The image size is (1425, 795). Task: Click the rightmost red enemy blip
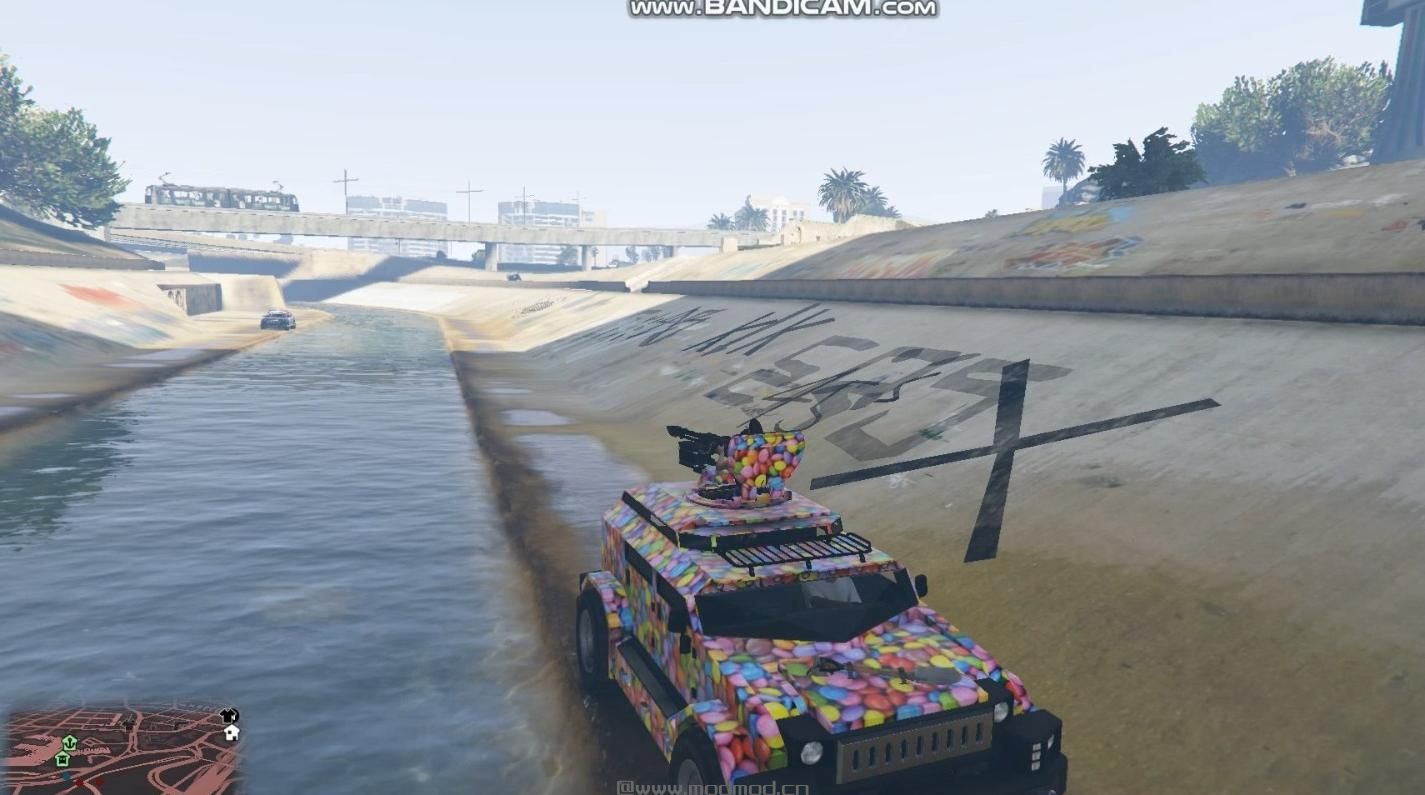98,781
